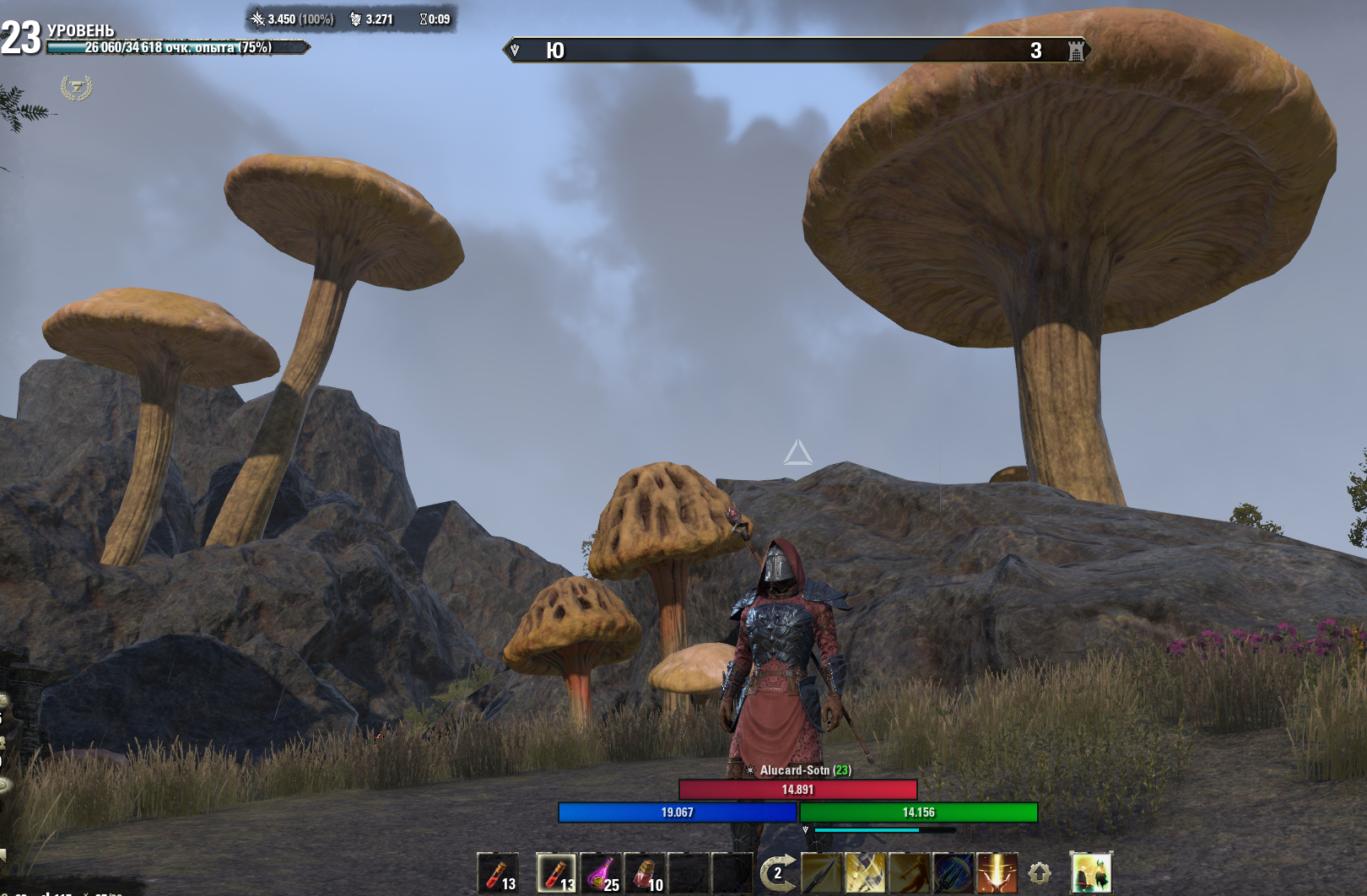Cast the golden axe ability
1367x896 pixels.
[x=865, y=873]
